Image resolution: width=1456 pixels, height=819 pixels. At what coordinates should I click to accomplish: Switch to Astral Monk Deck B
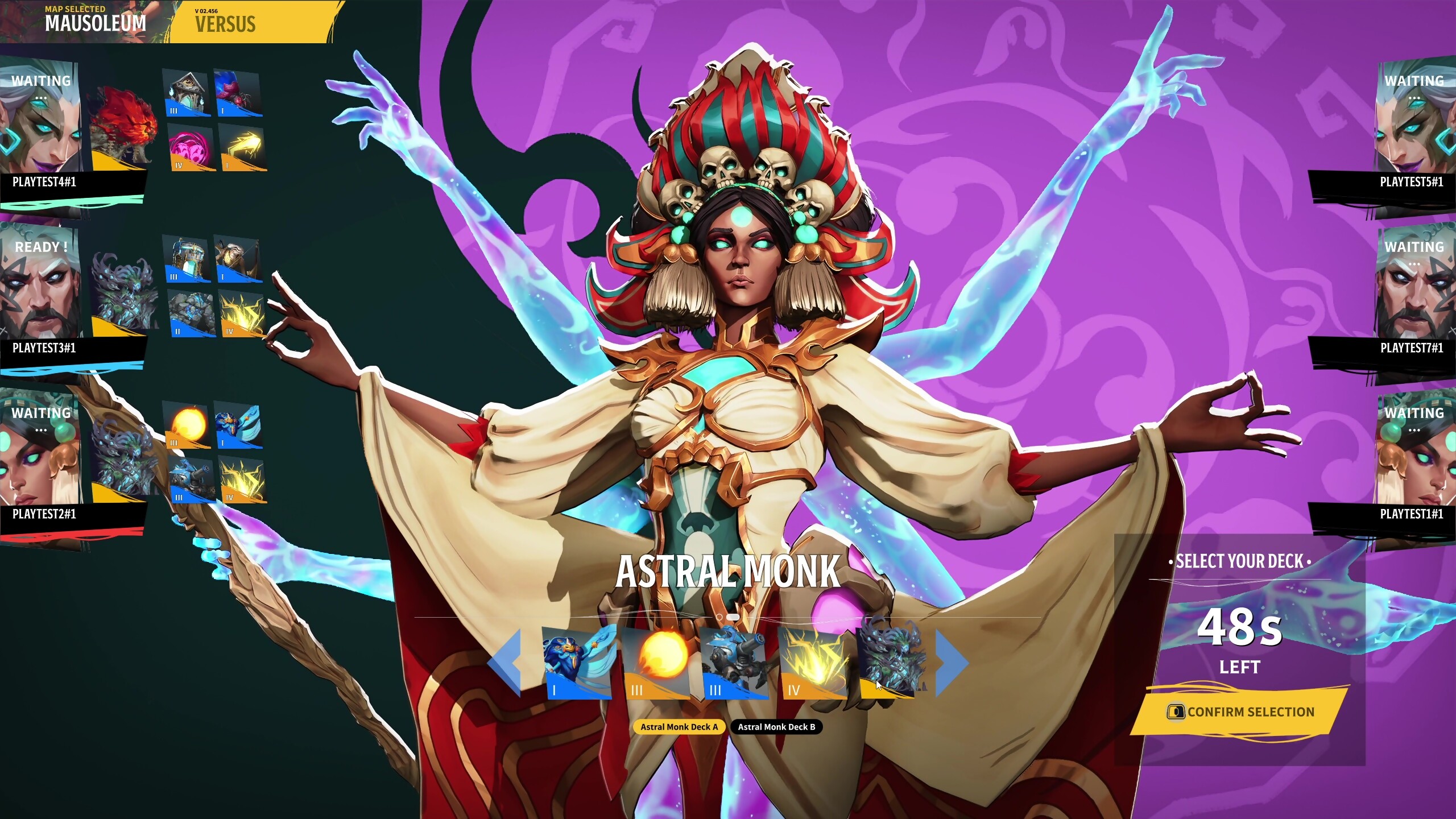776,727
